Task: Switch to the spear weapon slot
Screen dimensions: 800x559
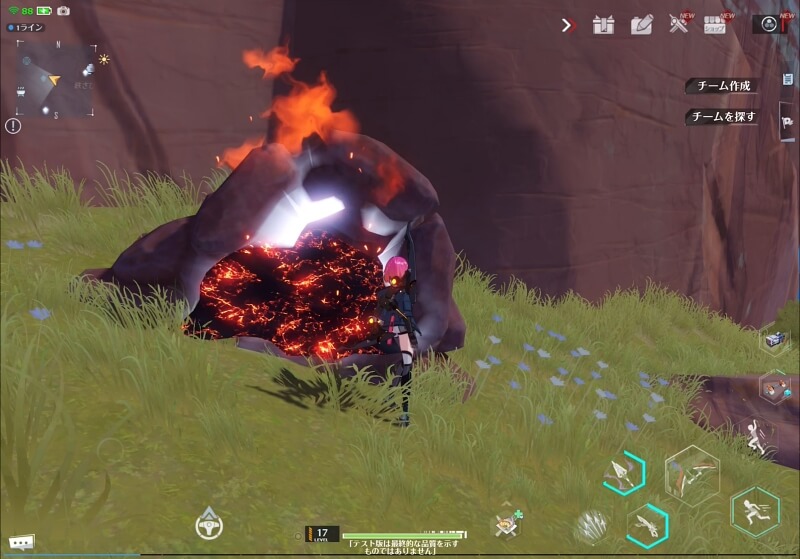Action: pyautogui.click(x=623, y=473)
